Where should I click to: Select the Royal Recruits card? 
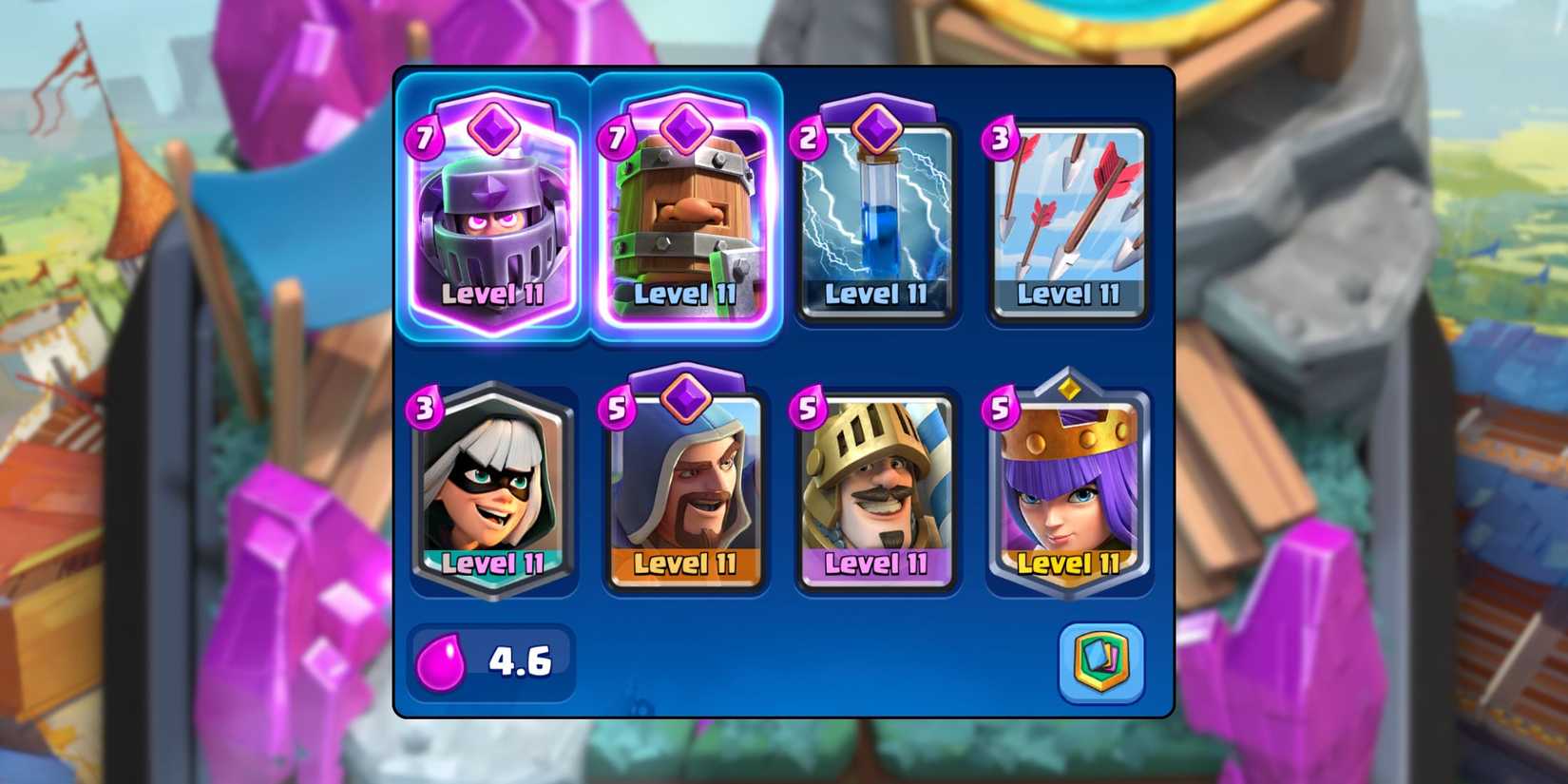pos(685,219)
